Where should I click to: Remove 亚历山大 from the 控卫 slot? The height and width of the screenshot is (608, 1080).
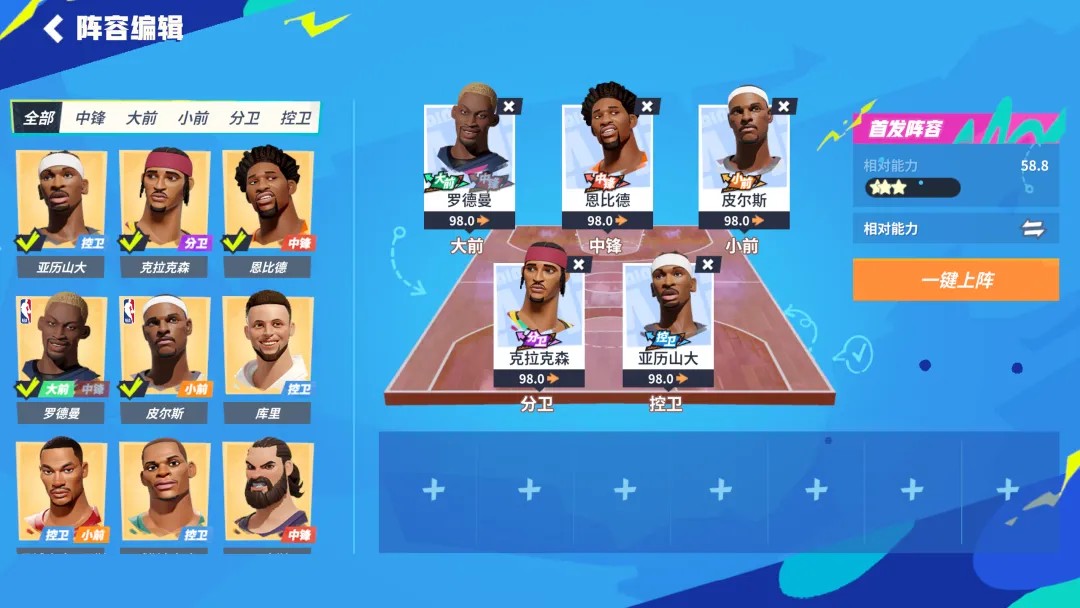(708, 264)
